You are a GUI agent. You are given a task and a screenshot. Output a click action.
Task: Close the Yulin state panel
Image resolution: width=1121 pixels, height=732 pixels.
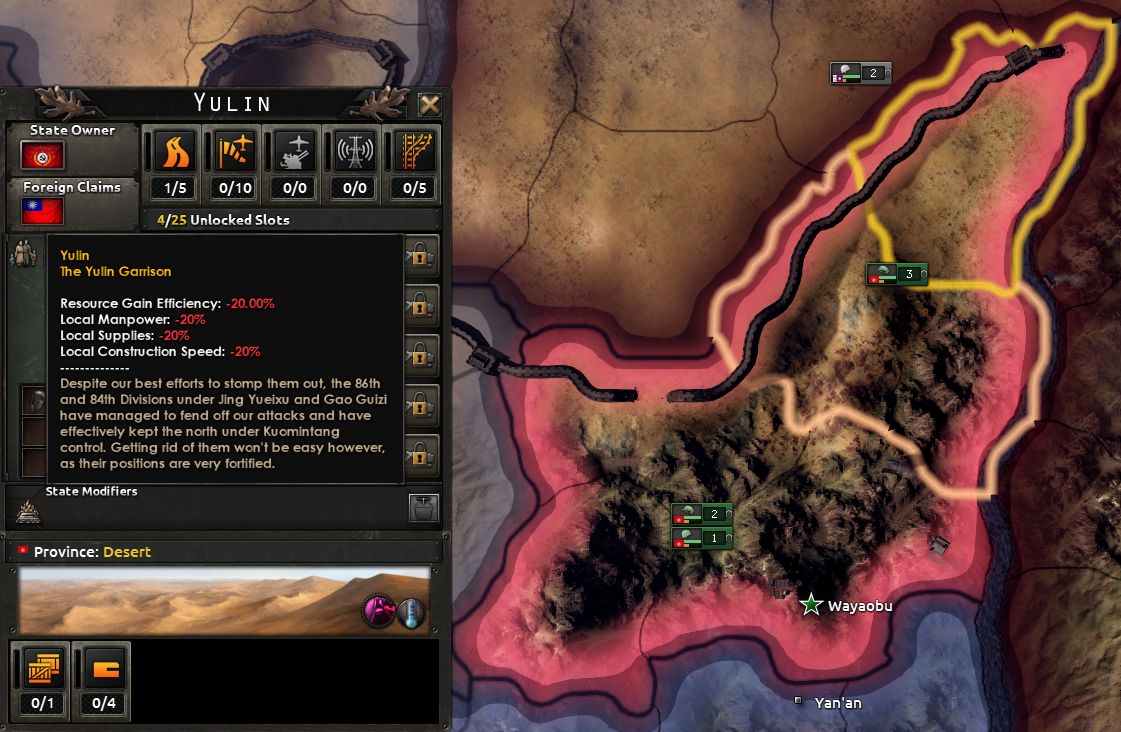(x=430, y=104)
